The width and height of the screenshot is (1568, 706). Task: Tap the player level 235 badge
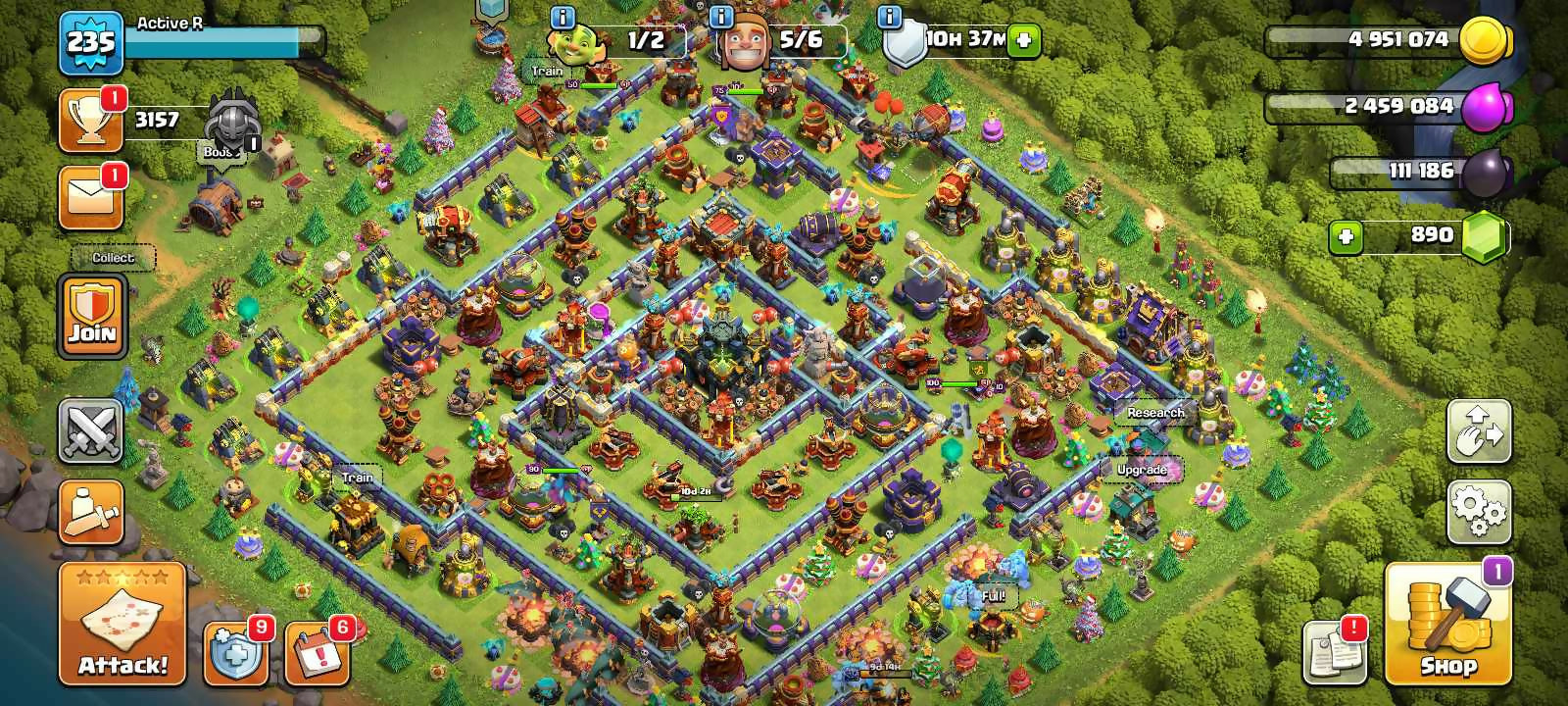[91, 42]
